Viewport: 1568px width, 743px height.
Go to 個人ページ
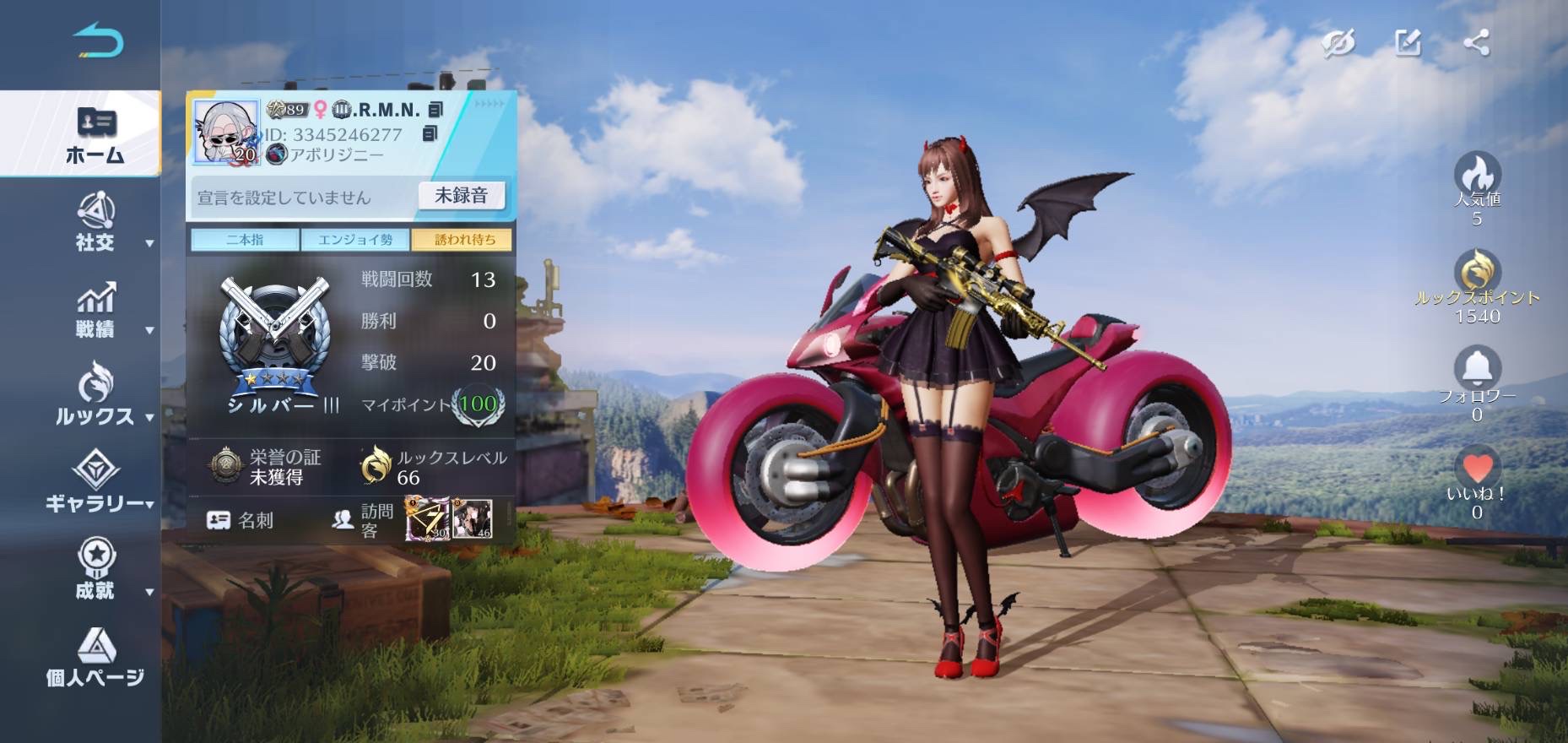pyautogui.click(x=95, y=658)
